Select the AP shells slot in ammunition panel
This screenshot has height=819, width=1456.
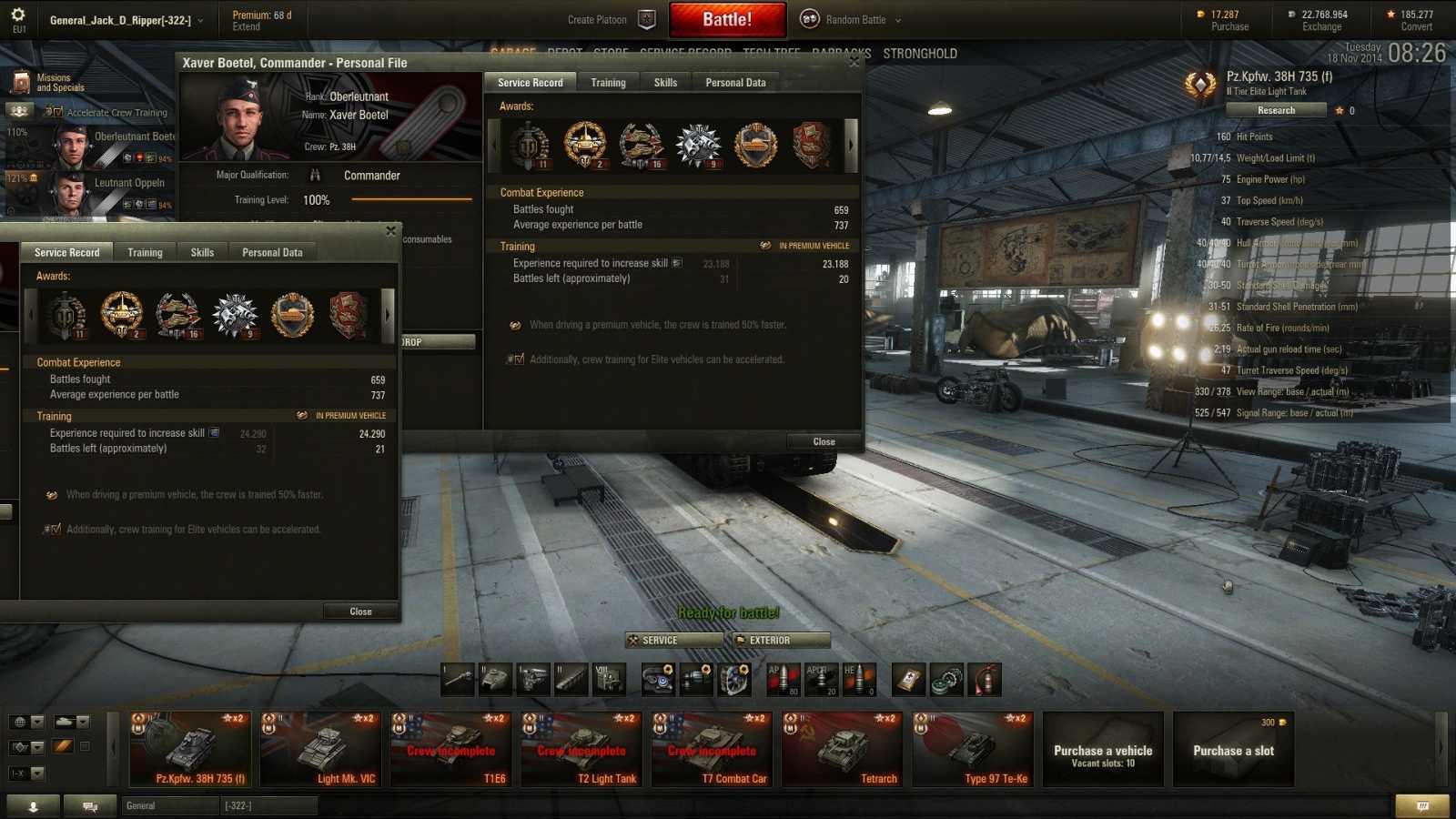coord(784,679)
